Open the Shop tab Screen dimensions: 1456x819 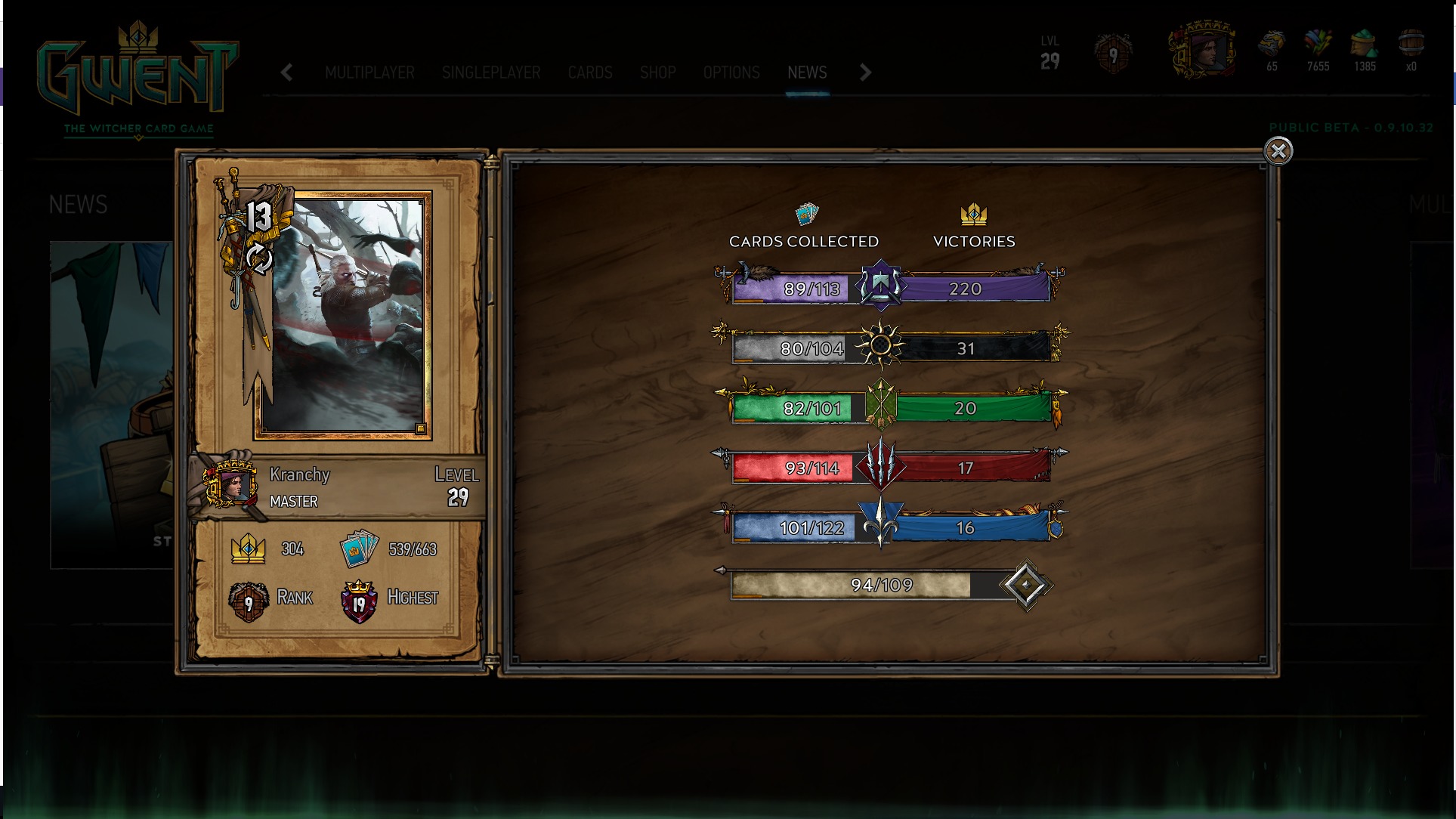point(657,73)
